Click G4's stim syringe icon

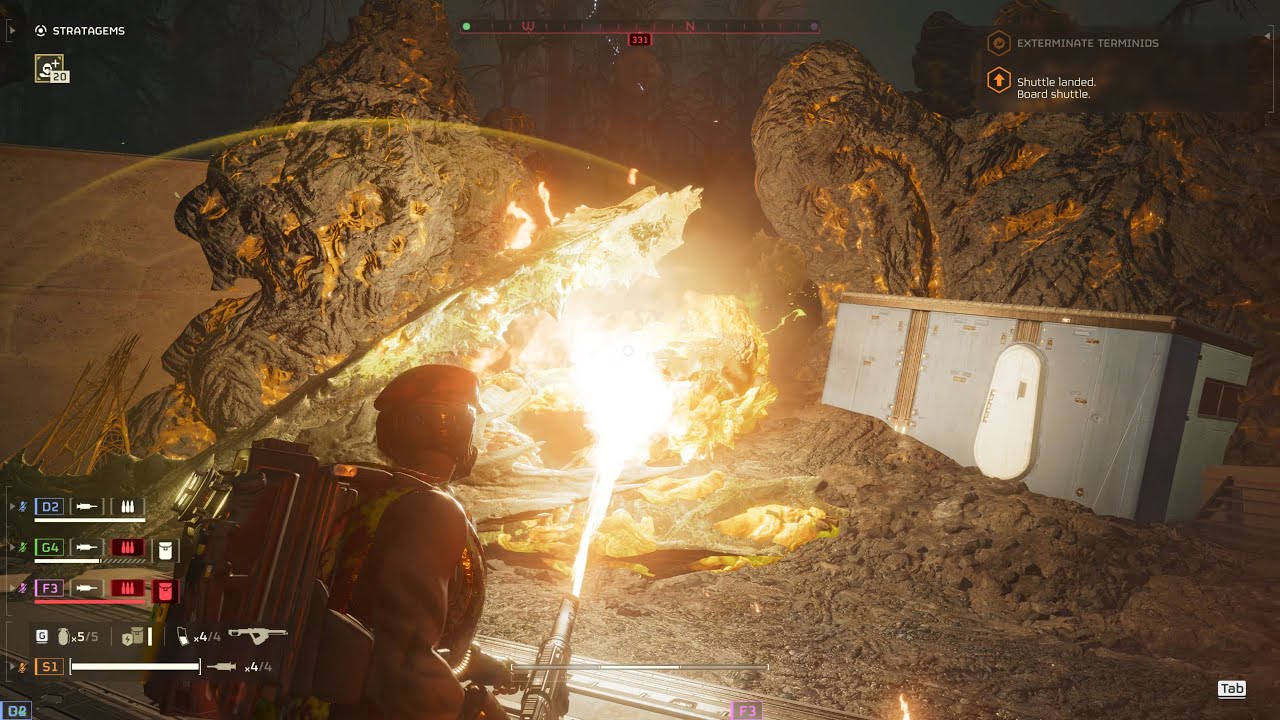[88, 548]
